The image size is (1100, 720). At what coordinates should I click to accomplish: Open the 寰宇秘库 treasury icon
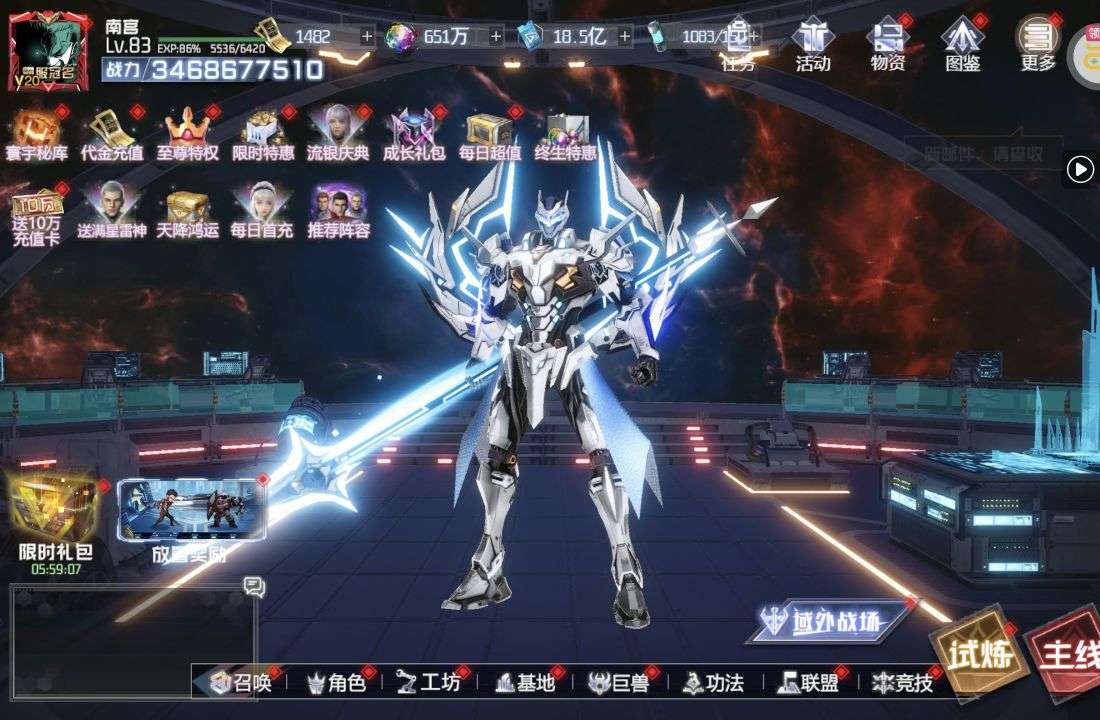[x=36, y=133]
